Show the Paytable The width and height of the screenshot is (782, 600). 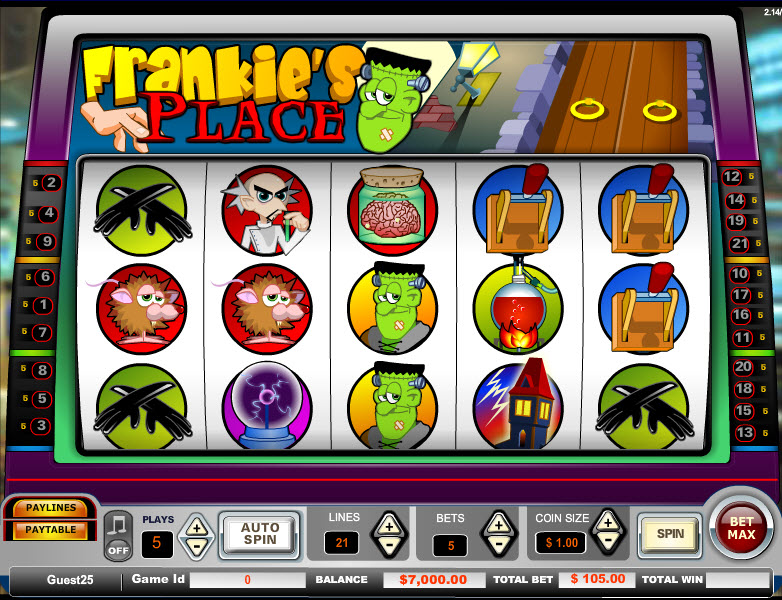click(x=51, y=529)
